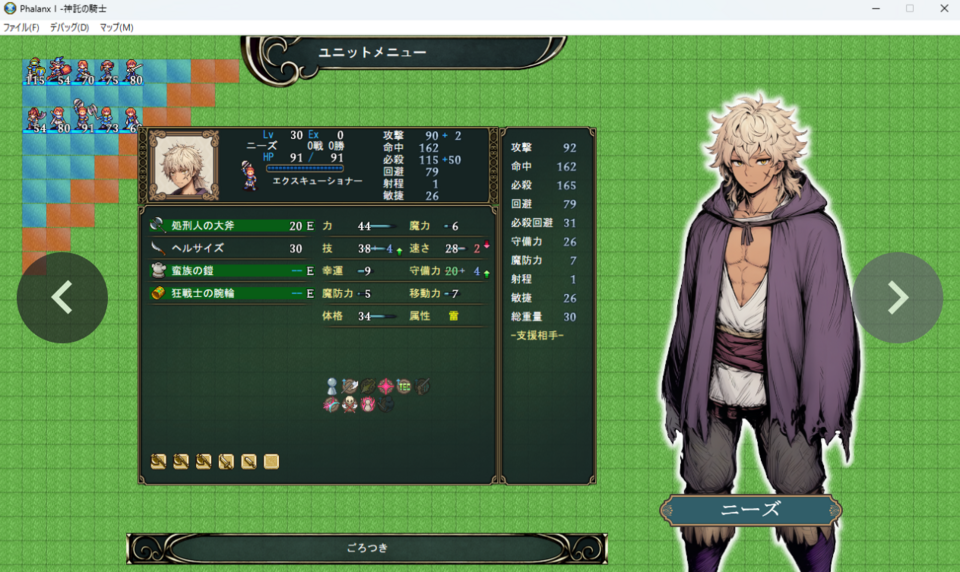Open the デバッグ(D) menu
Screen dimensions: 960x572
[69, 27]
